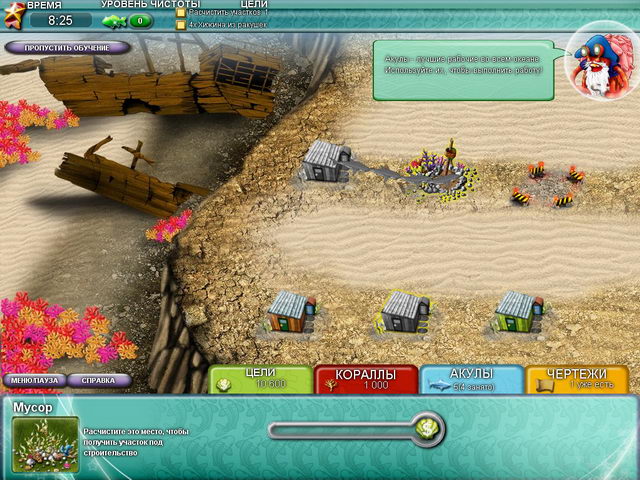This screenshot has height=480, width=640.
Task: Switch to the Цели tab
Action: click(259, 378)
